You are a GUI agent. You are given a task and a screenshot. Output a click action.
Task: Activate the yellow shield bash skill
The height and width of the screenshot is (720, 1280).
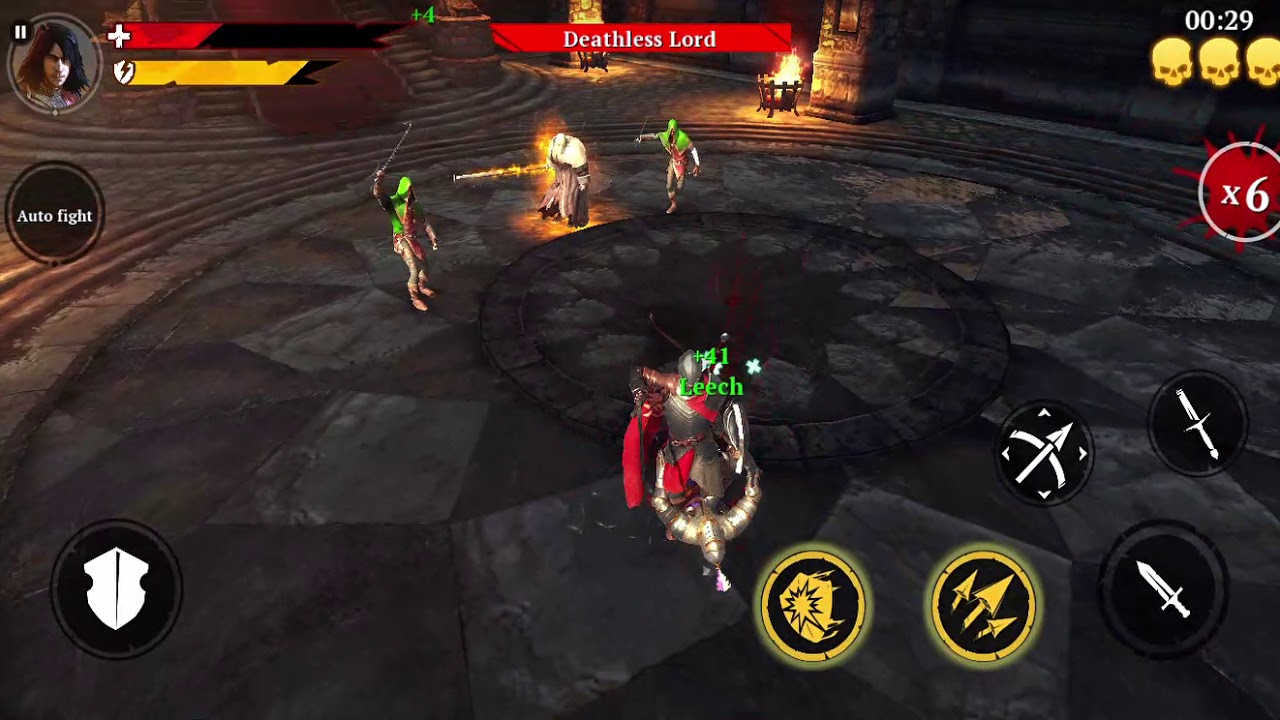812,605
